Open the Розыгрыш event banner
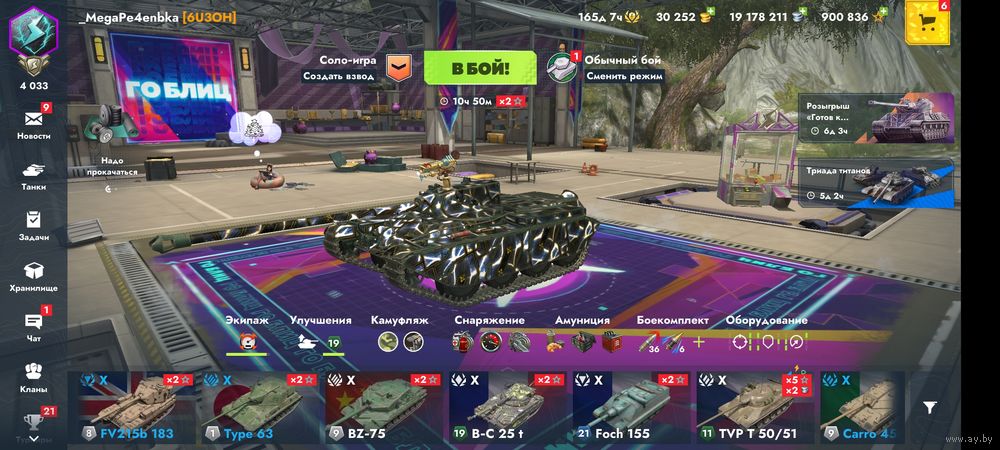 pos(877,119)
